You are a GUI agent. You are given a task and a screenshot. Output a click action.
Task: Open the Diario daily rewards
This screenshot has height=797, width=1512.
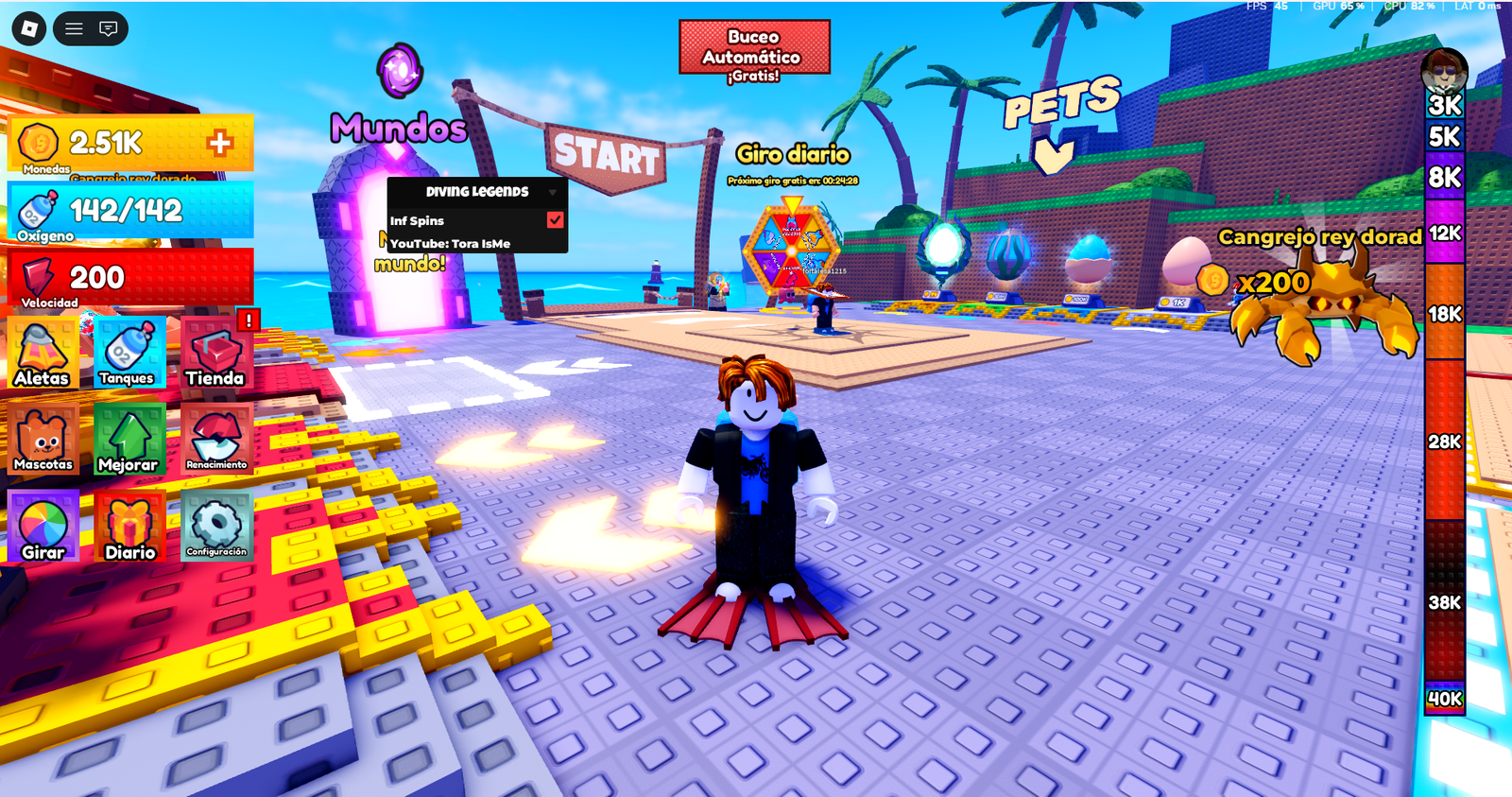coord(129,527)
